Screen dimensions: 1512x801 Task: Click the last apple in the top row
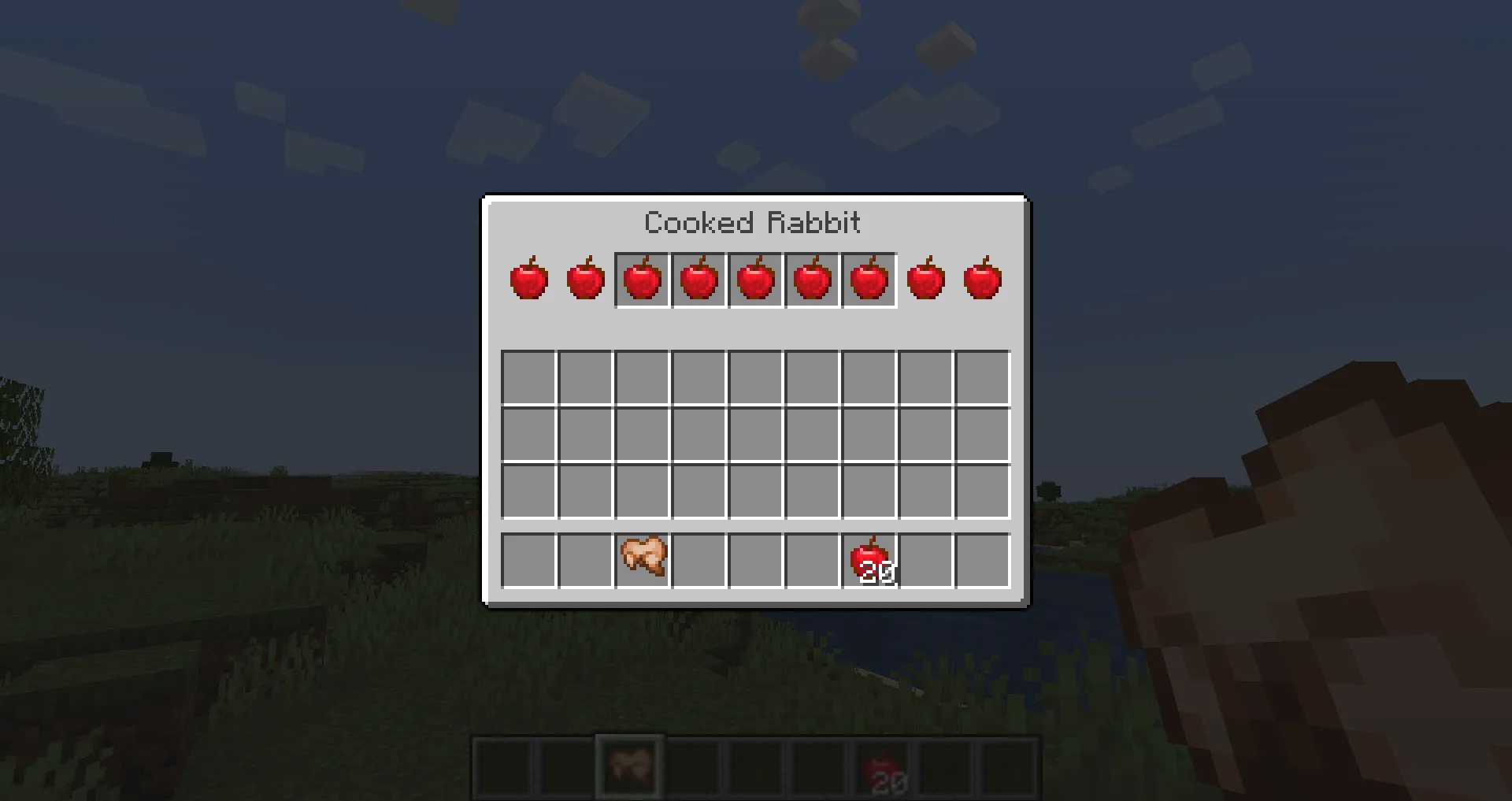[x=982, y=280]
